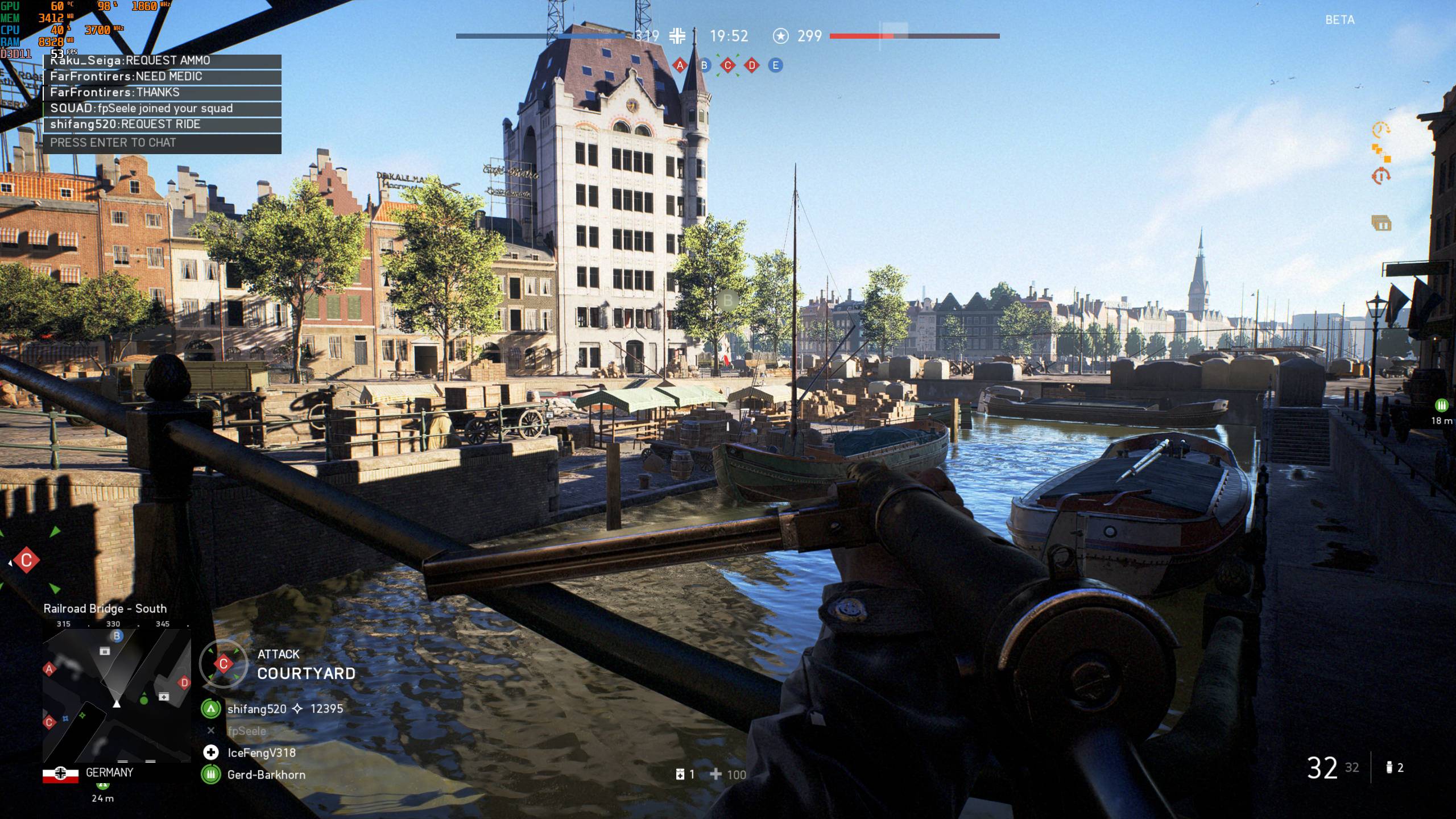Screen dimensions: 1456x819
Task: Select objective A flag in top bar
Action: click(680, 65)
